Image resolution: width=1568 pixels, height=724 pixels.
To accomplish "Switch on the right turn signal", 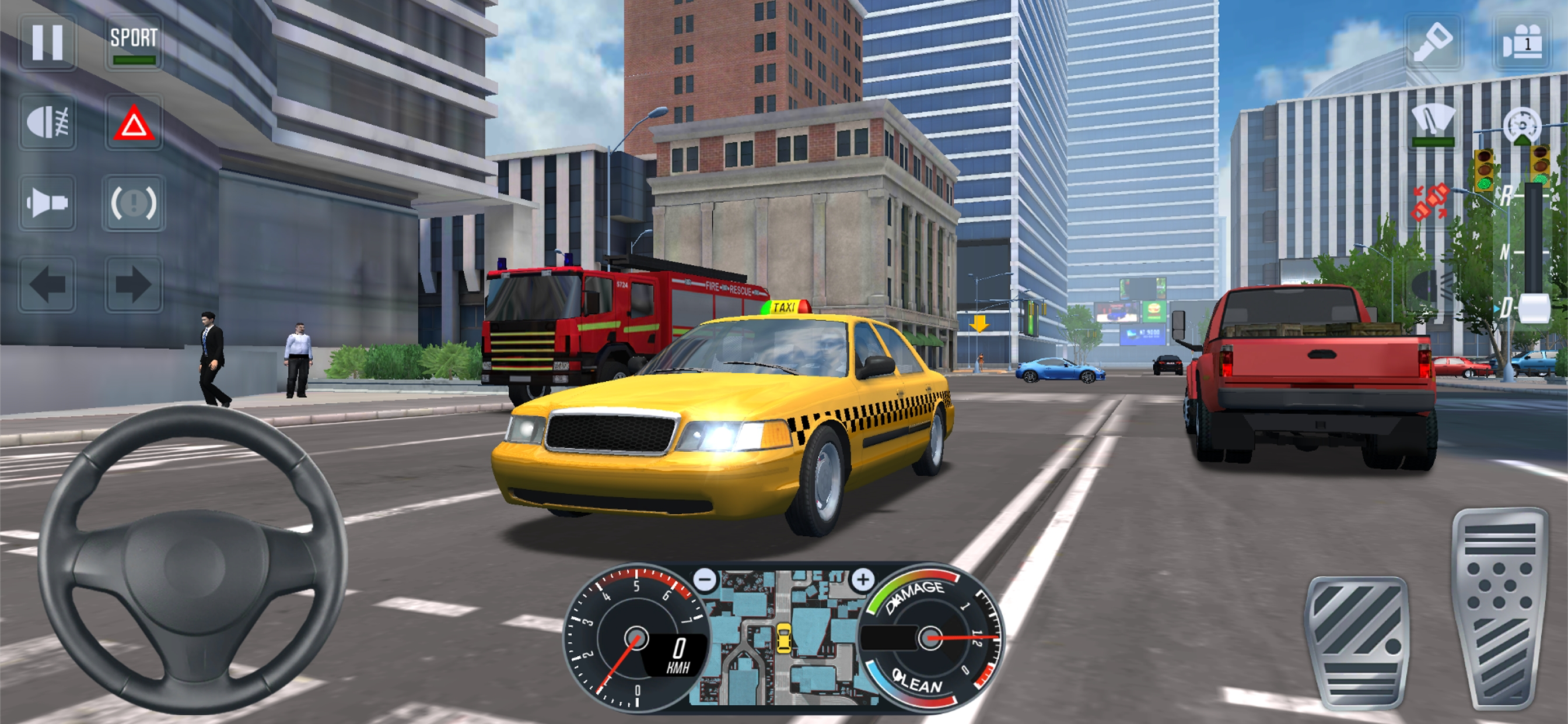I will tap(134, 284).
